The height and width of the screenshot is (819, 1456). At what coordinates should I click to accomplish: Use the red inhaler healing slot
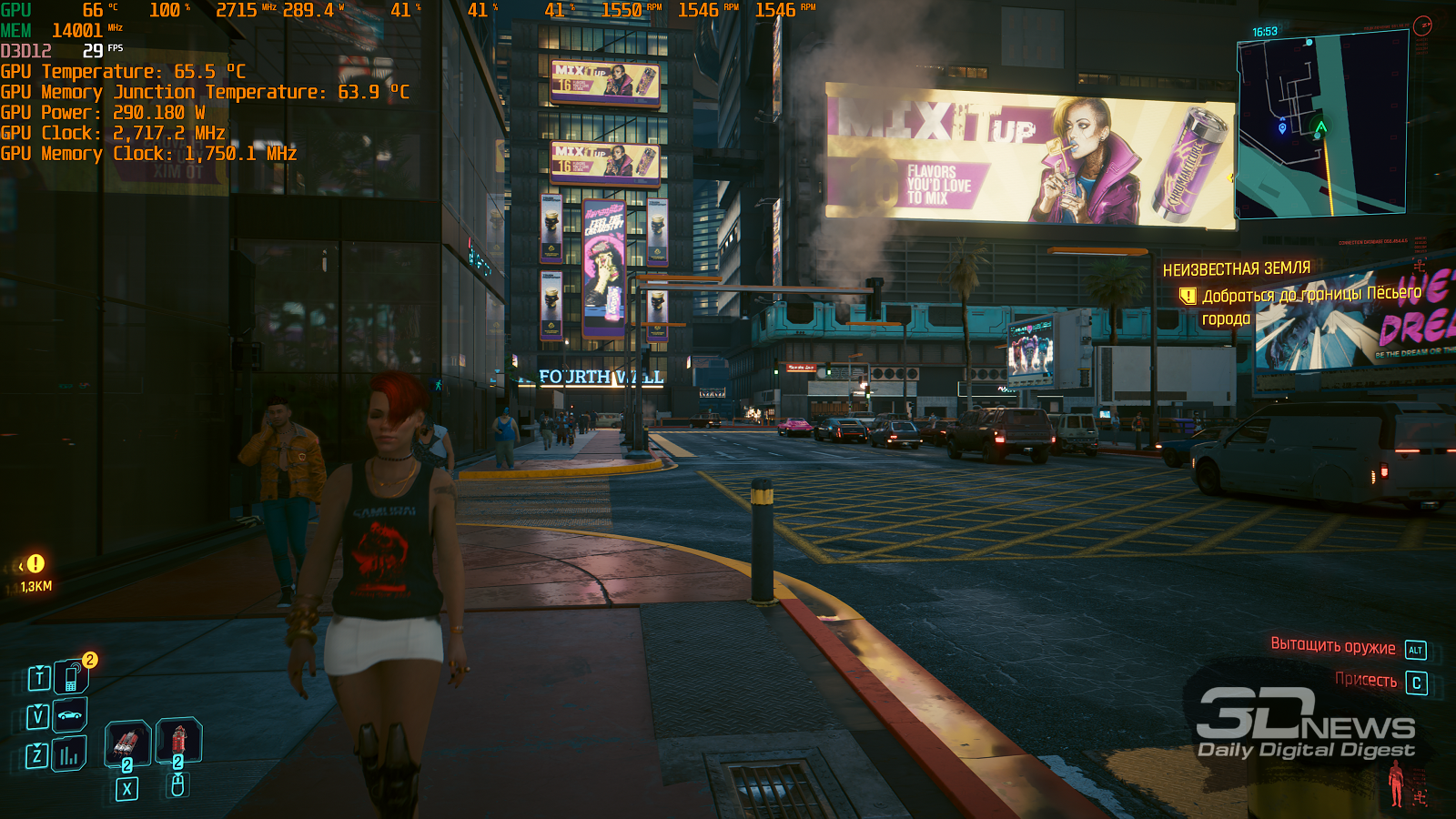pos(178,740)
